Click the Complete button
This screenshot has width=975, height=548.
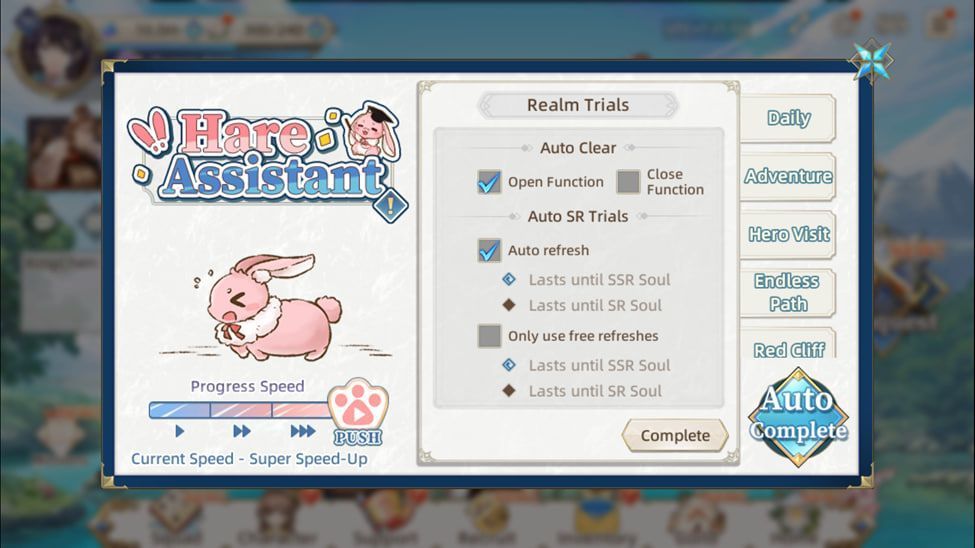tap(675, 436)
